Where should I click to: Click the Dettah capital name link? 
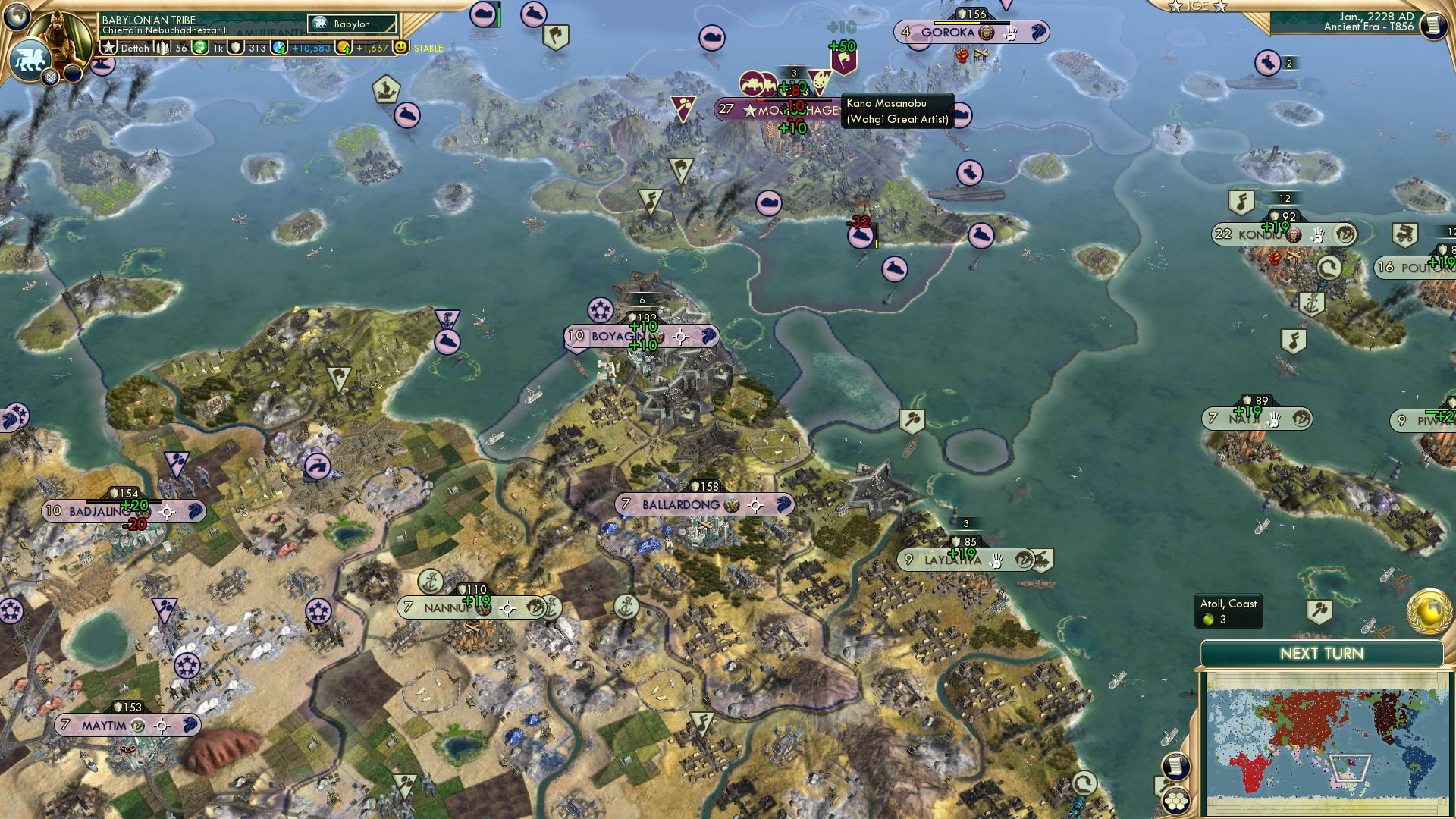[x=133, y=49]
